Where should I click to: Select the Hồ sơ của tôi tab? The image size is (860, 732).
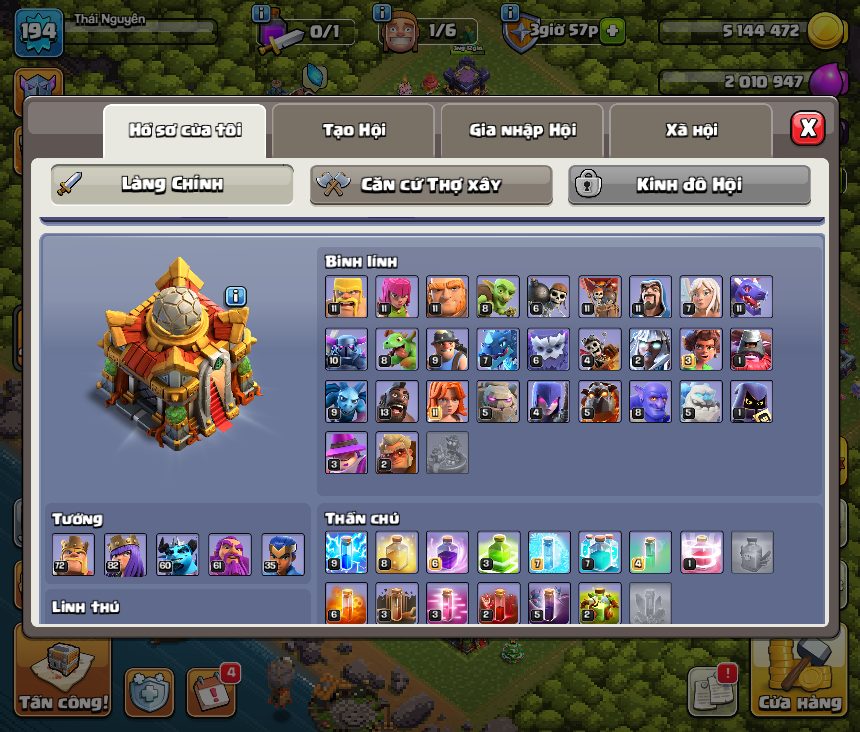pyautogui.click(x=185, y=130)
